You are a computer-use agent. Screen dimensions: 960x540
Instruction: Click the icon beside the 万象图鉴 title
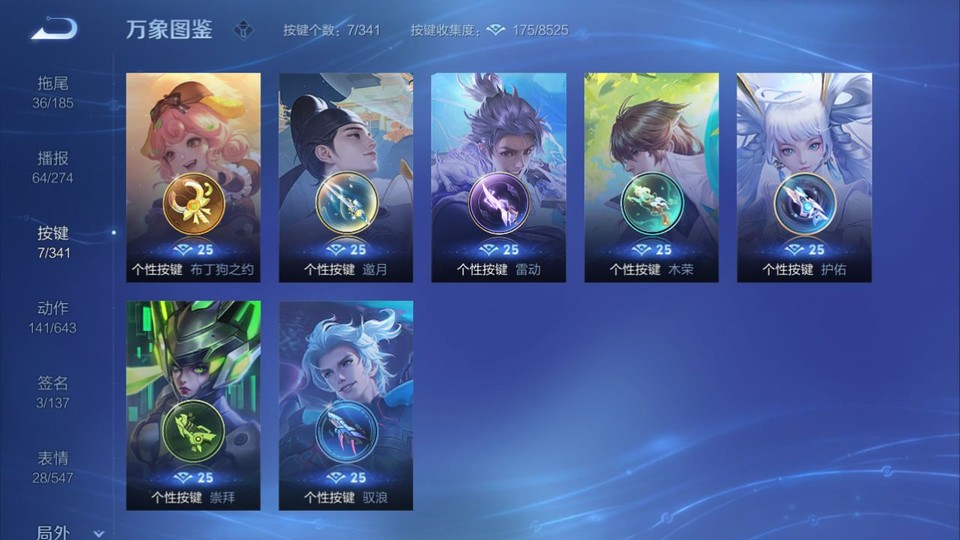pos(243,30)
